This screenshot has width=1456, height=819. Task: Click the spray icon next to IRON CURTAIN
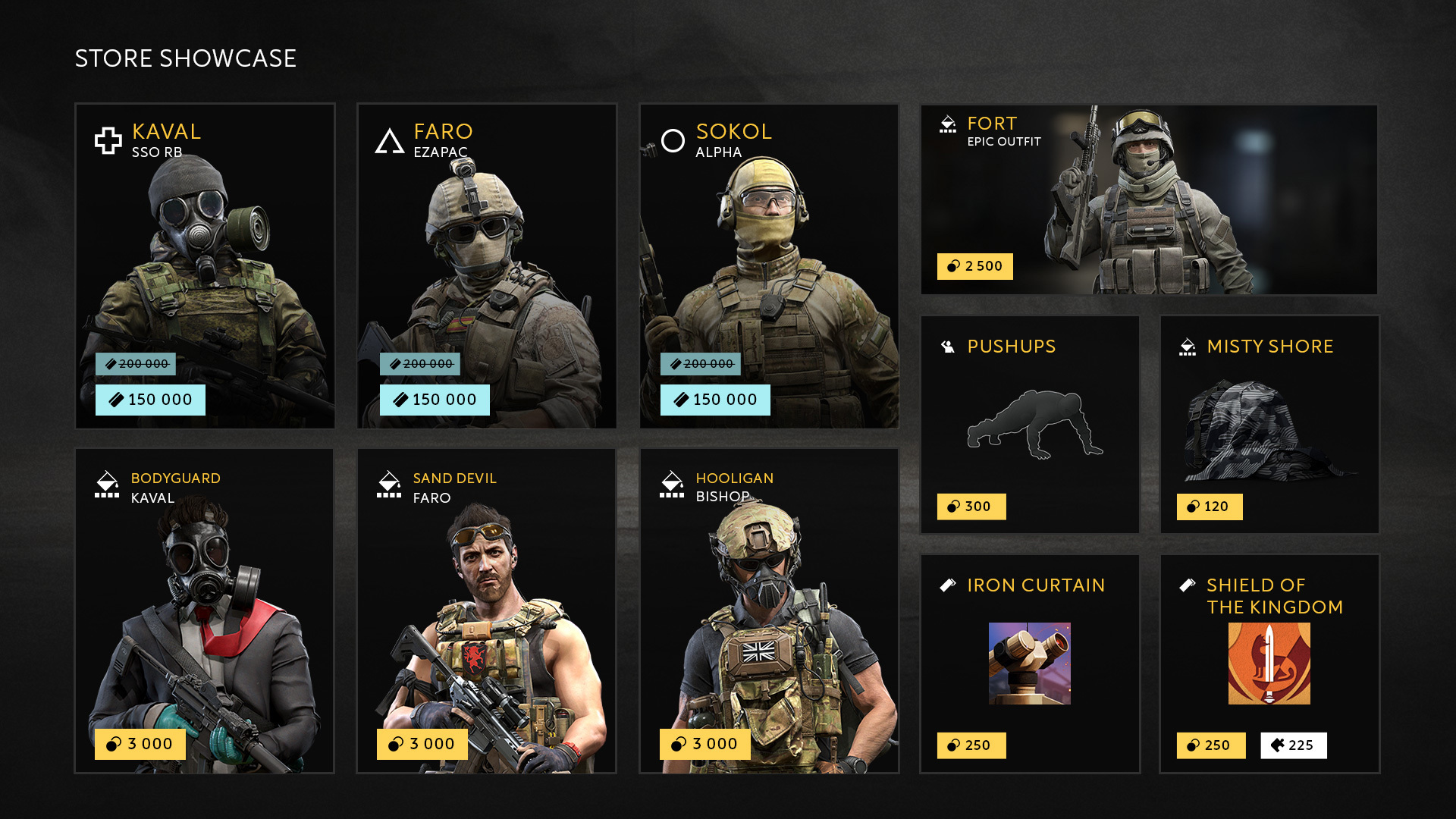[949, 584]
